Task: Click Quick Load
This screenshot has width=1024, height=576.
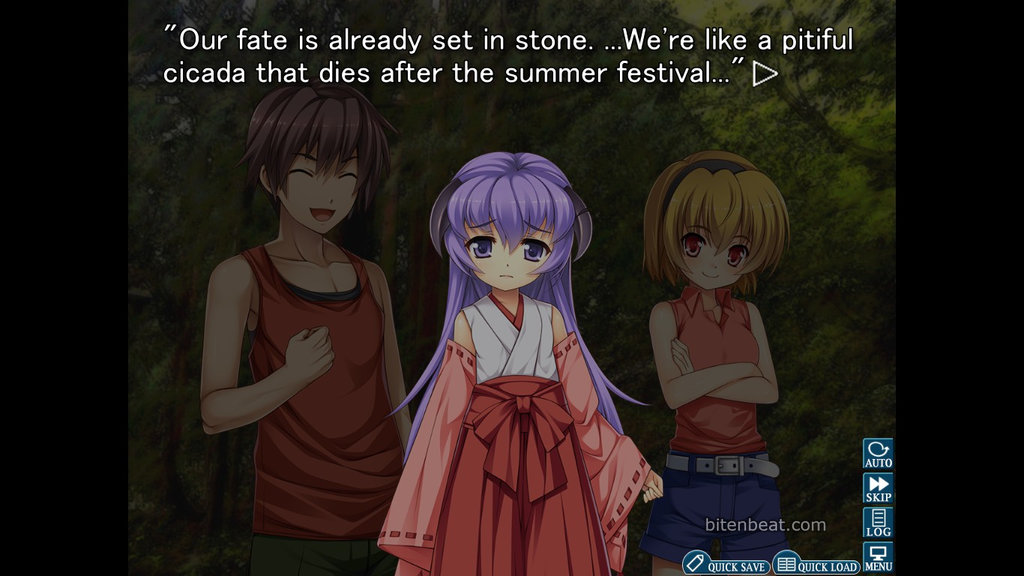Action: (x=817, y=565)
